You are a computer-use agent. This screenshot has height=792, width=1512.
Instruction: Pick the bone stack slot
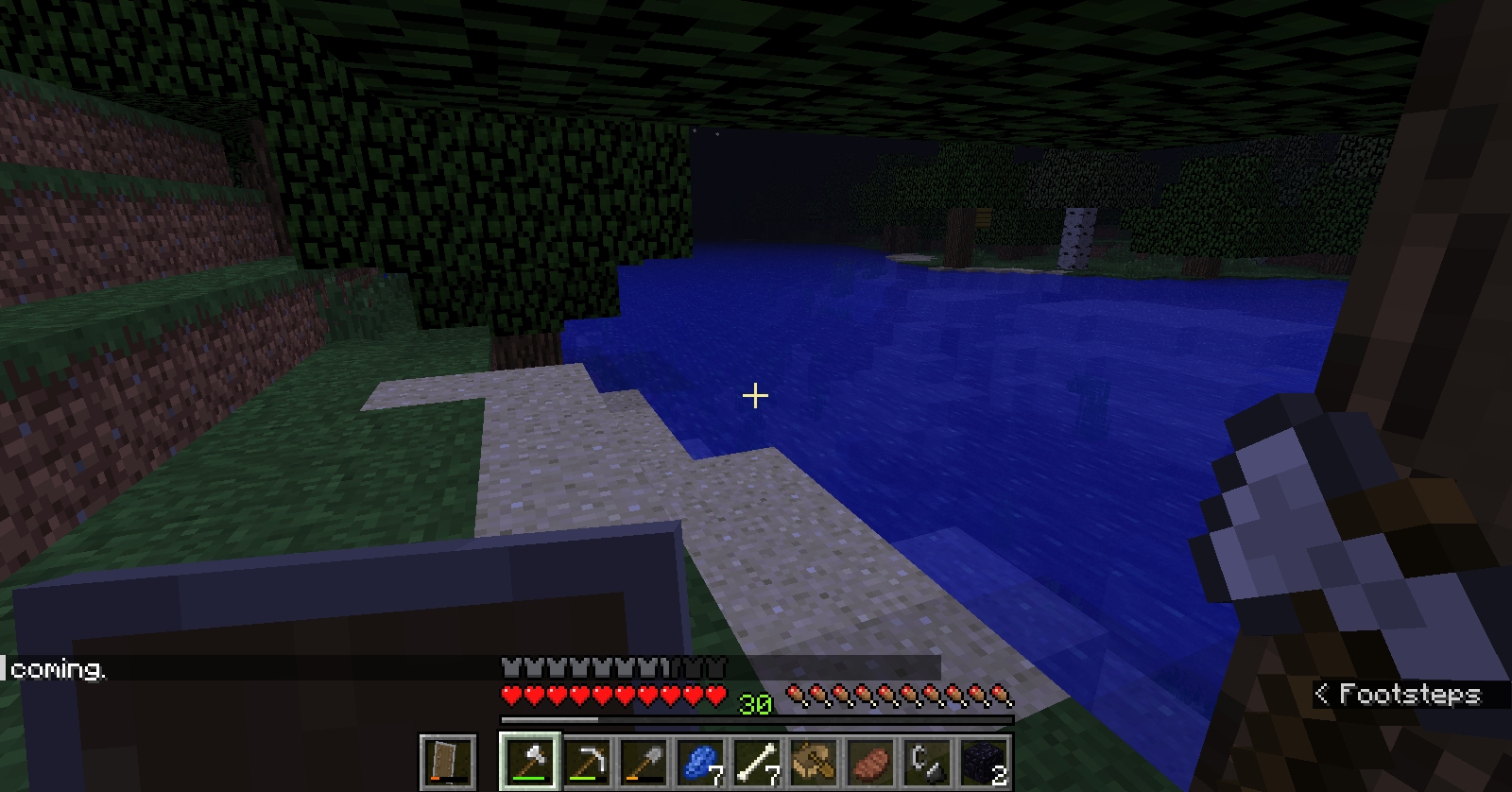[x=757, y=761]
